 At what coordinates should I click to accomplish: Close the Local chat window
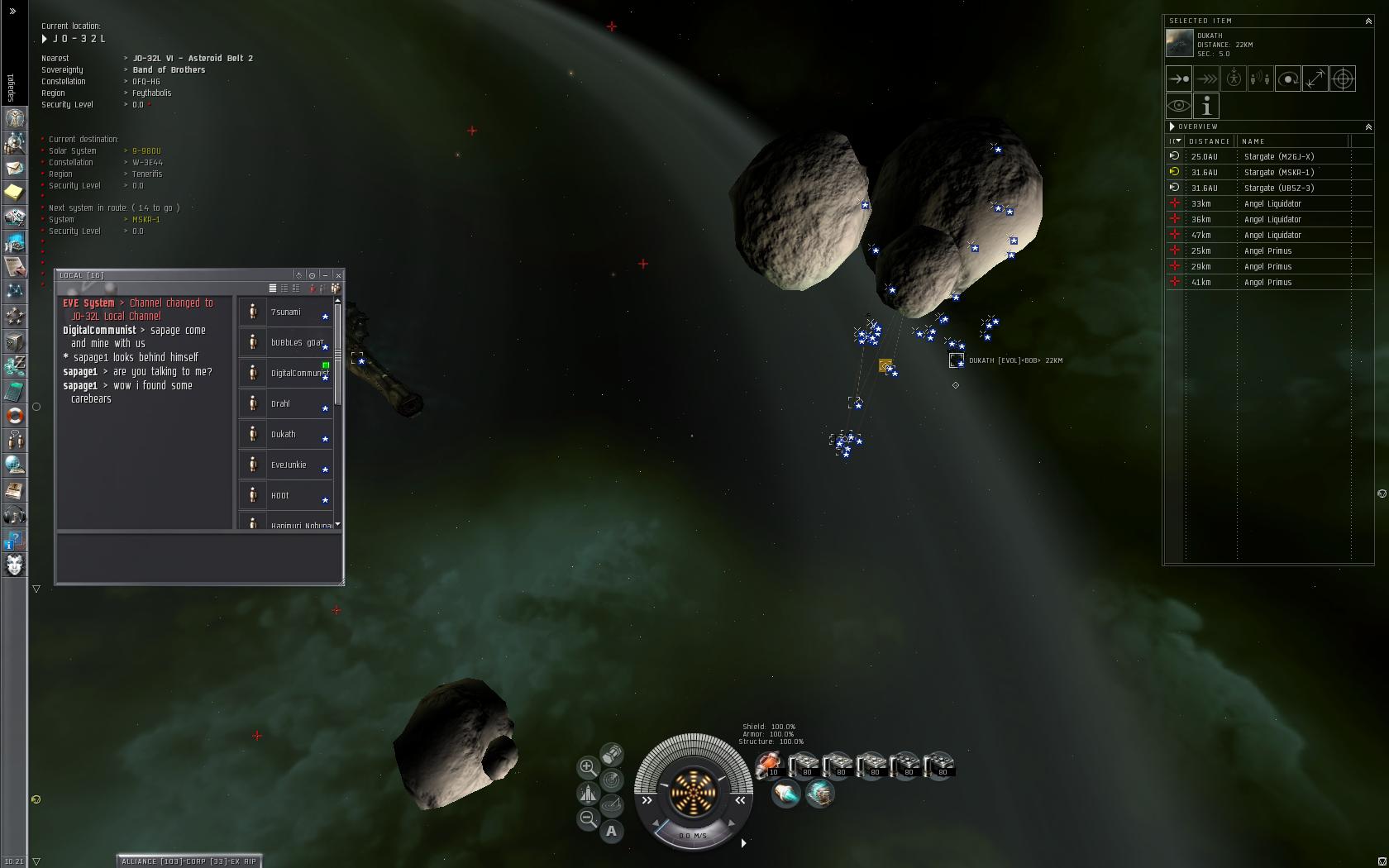(338, 274)
